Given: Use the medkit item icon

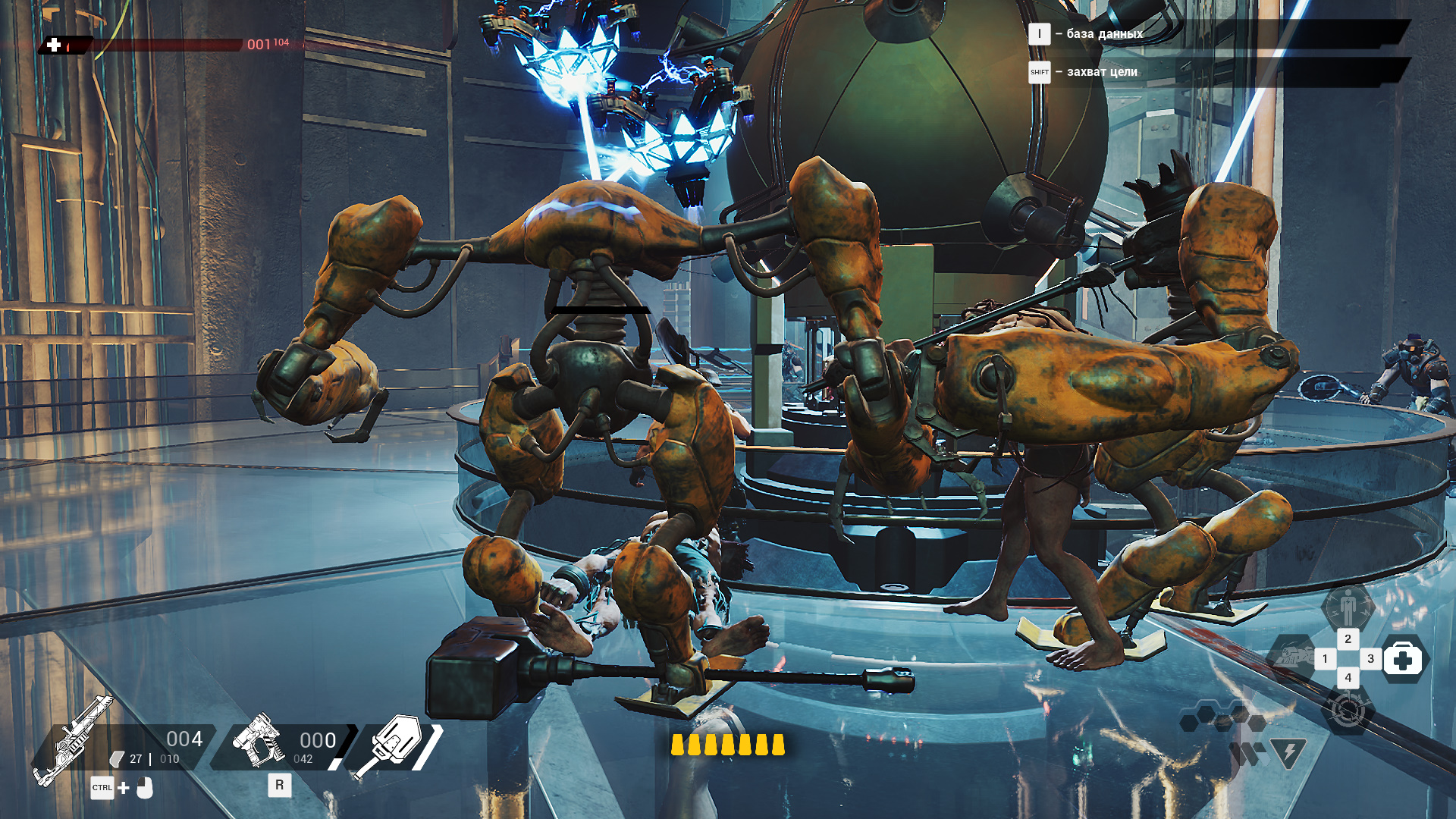Looking at the screenshot, I should click(1403, 659).
